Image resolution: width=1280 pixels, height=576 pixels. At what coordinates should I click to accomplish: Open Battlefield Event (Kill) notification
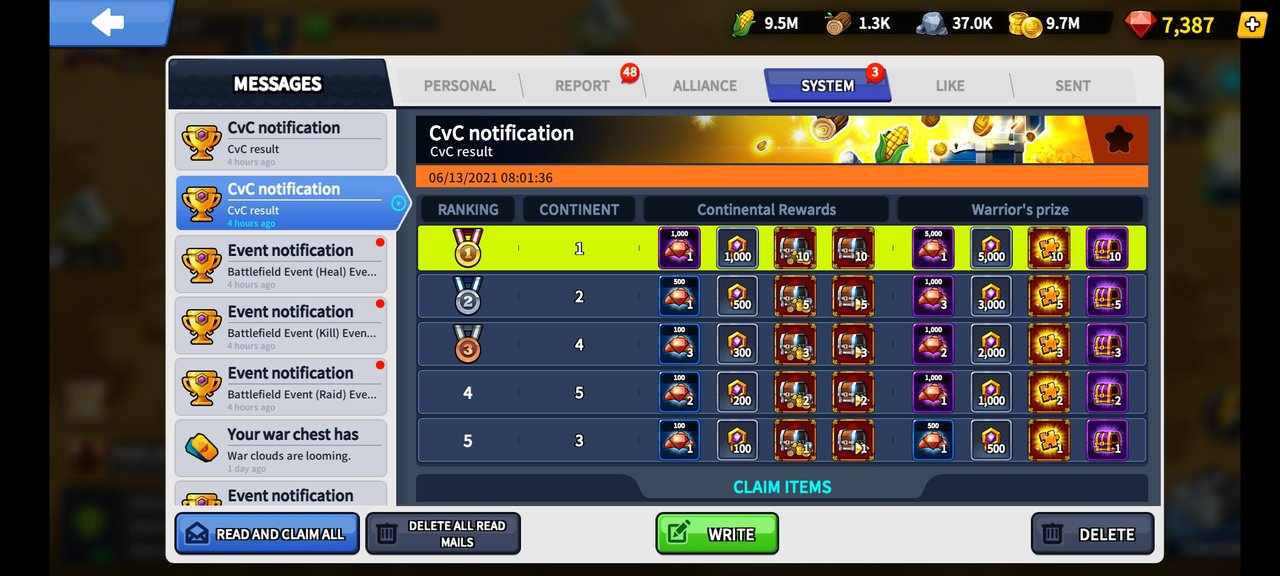click(281, 325)
